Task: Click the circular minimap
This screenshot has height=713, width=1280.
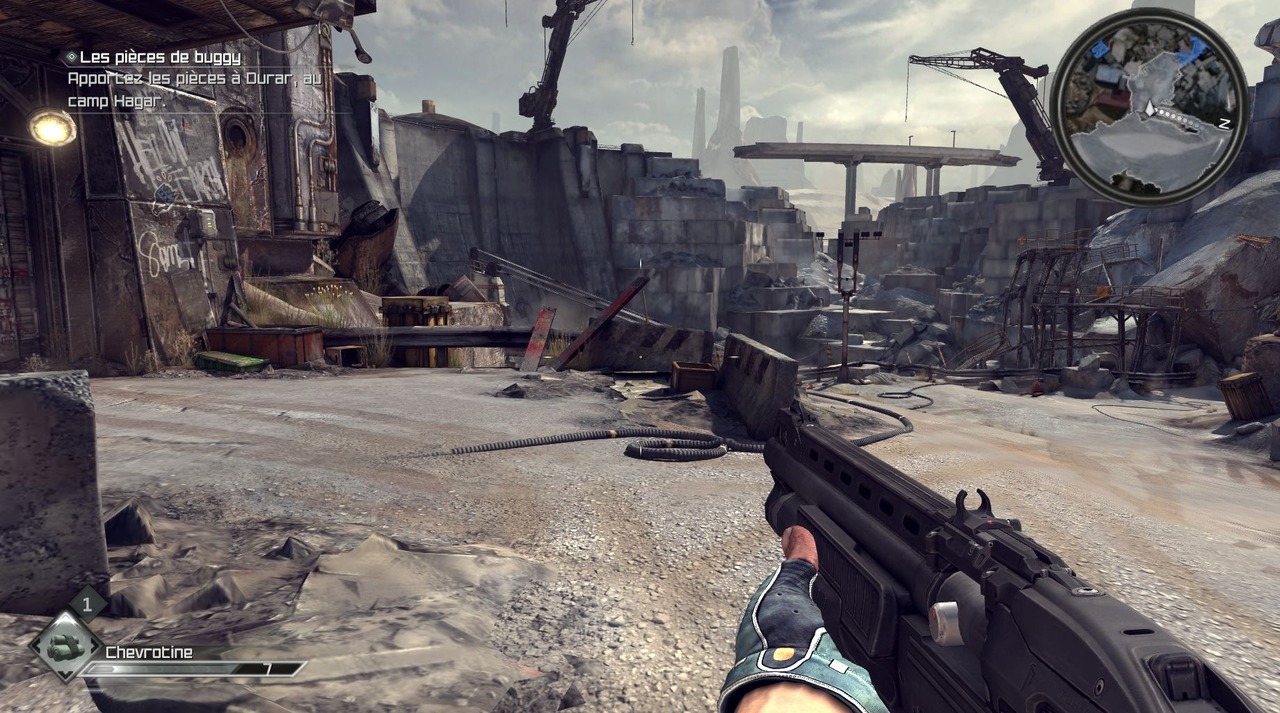Action: tap(1150, 106)
